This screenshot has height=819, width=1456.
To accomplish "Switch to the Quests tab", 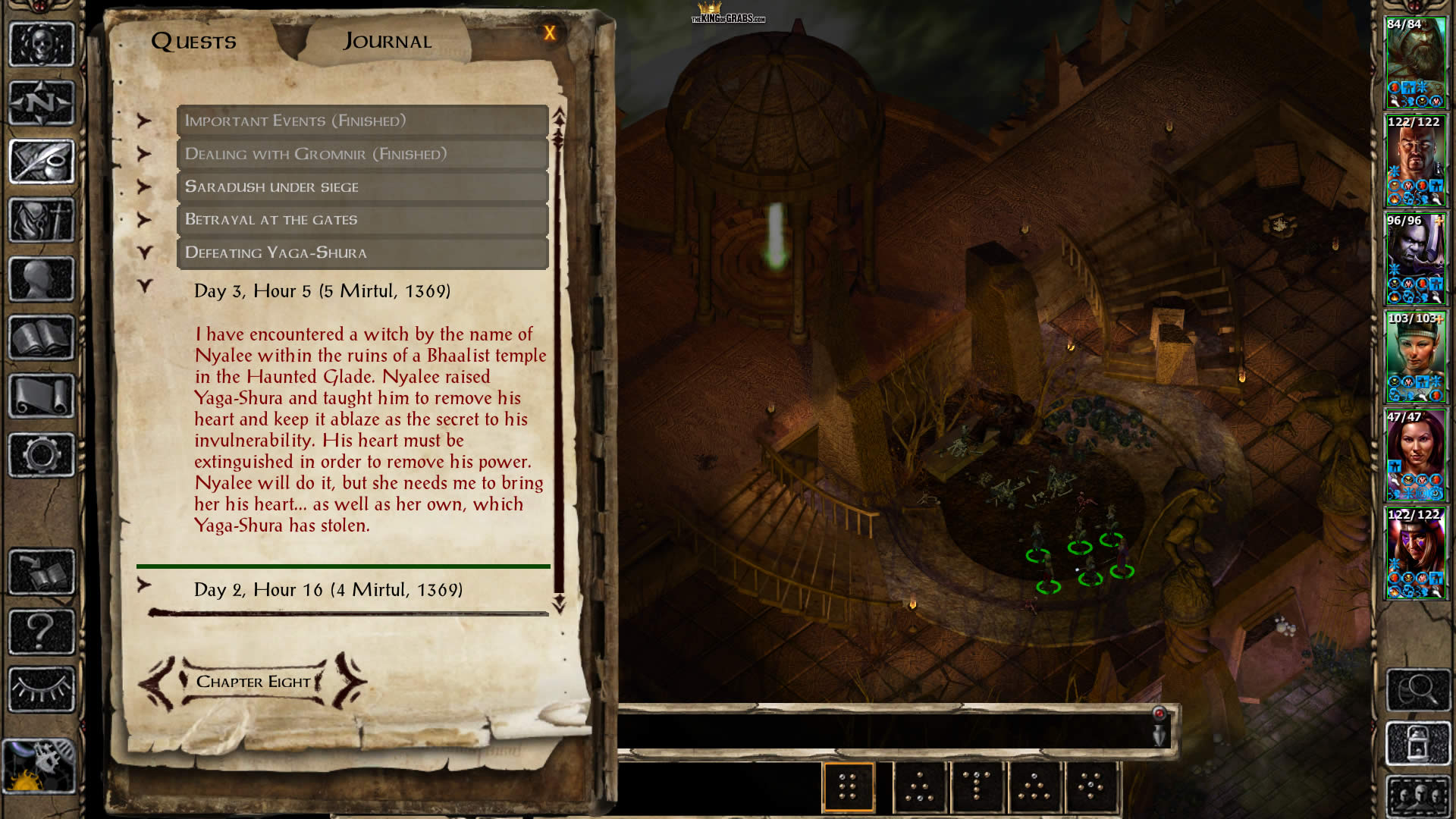I will click(193, 41).
